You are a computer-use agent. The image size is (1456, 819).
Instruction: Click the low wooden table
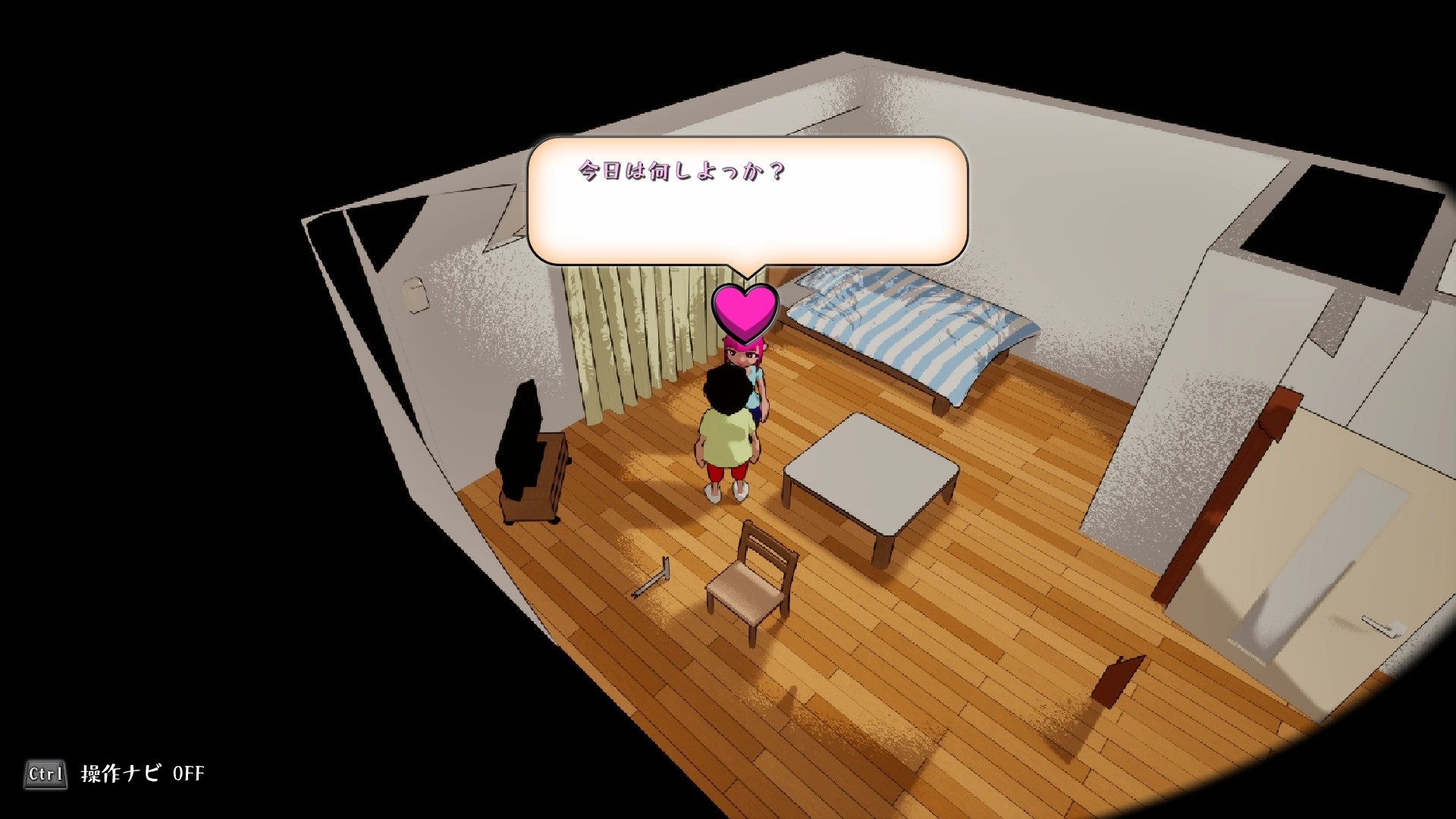[x=872, y=470]
